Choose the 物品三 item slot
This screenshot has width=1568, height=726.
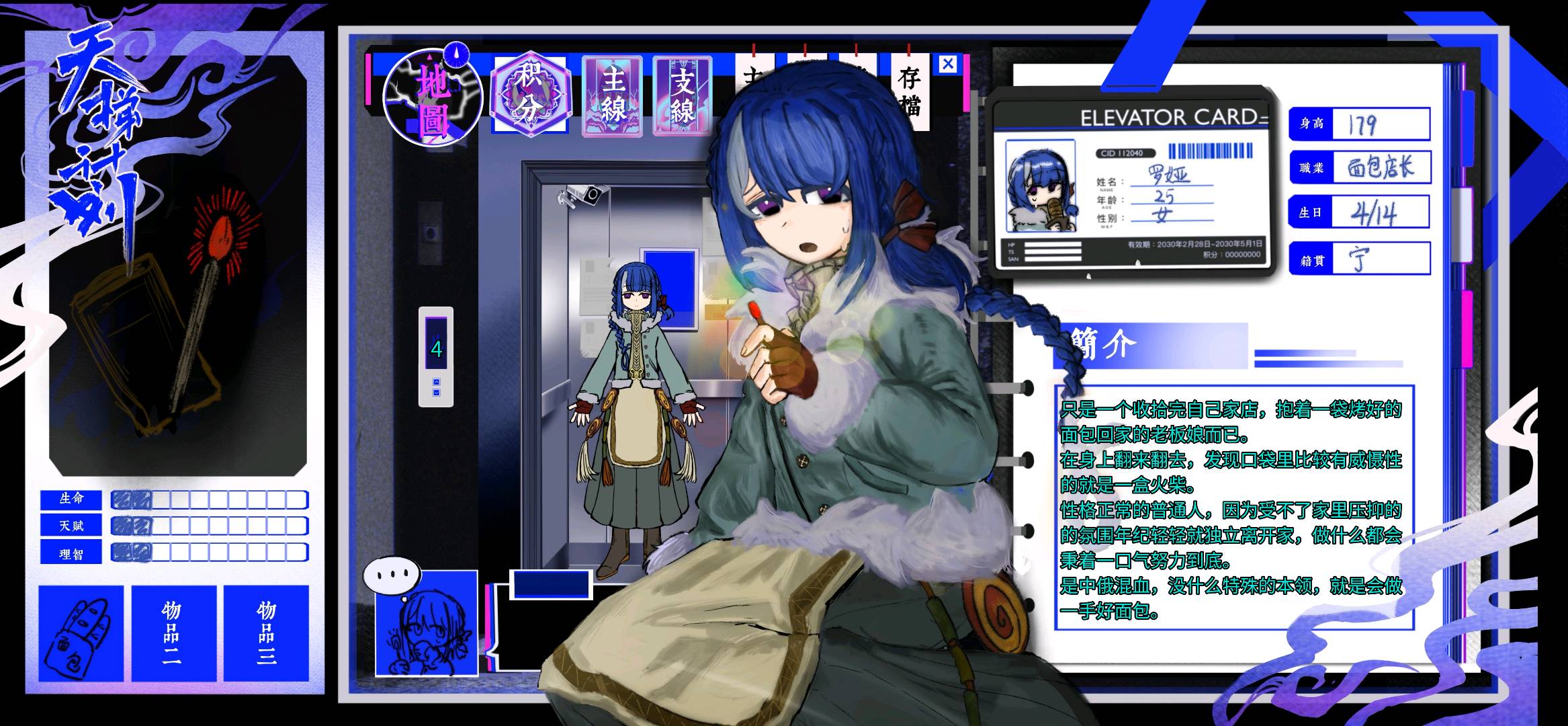[x=266, y=633]
